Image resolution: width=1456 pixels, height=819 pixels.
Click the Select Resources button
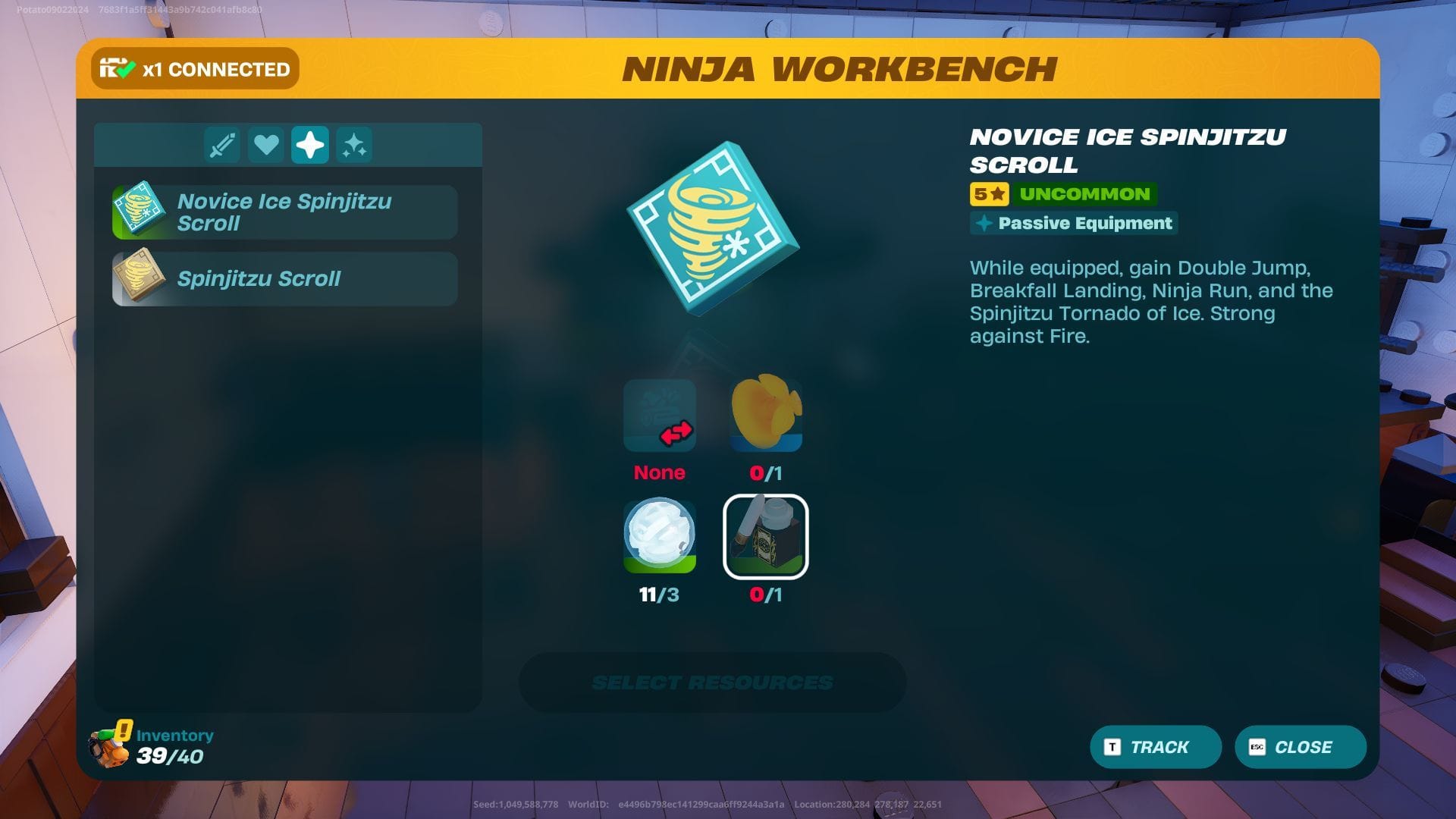[712, 682]
